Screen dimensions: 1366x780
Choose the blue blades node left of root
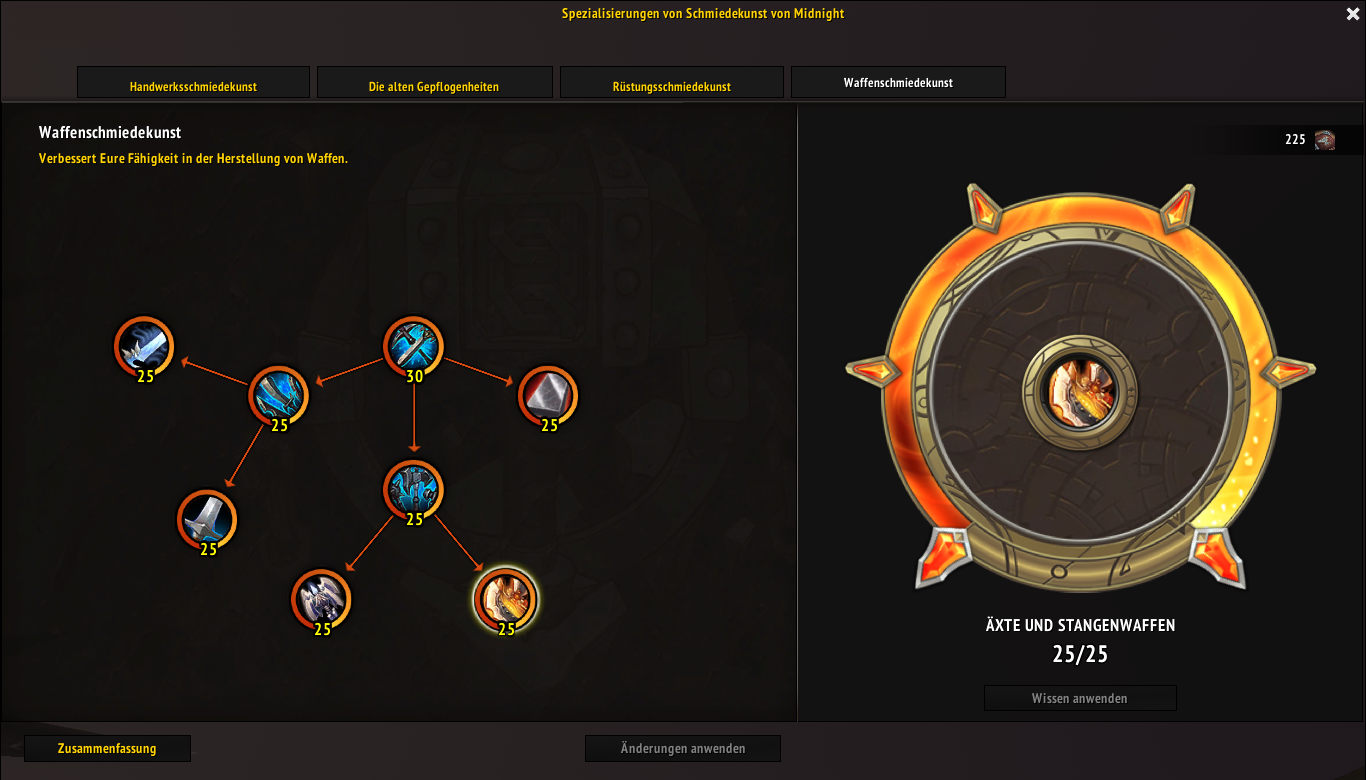278,395
